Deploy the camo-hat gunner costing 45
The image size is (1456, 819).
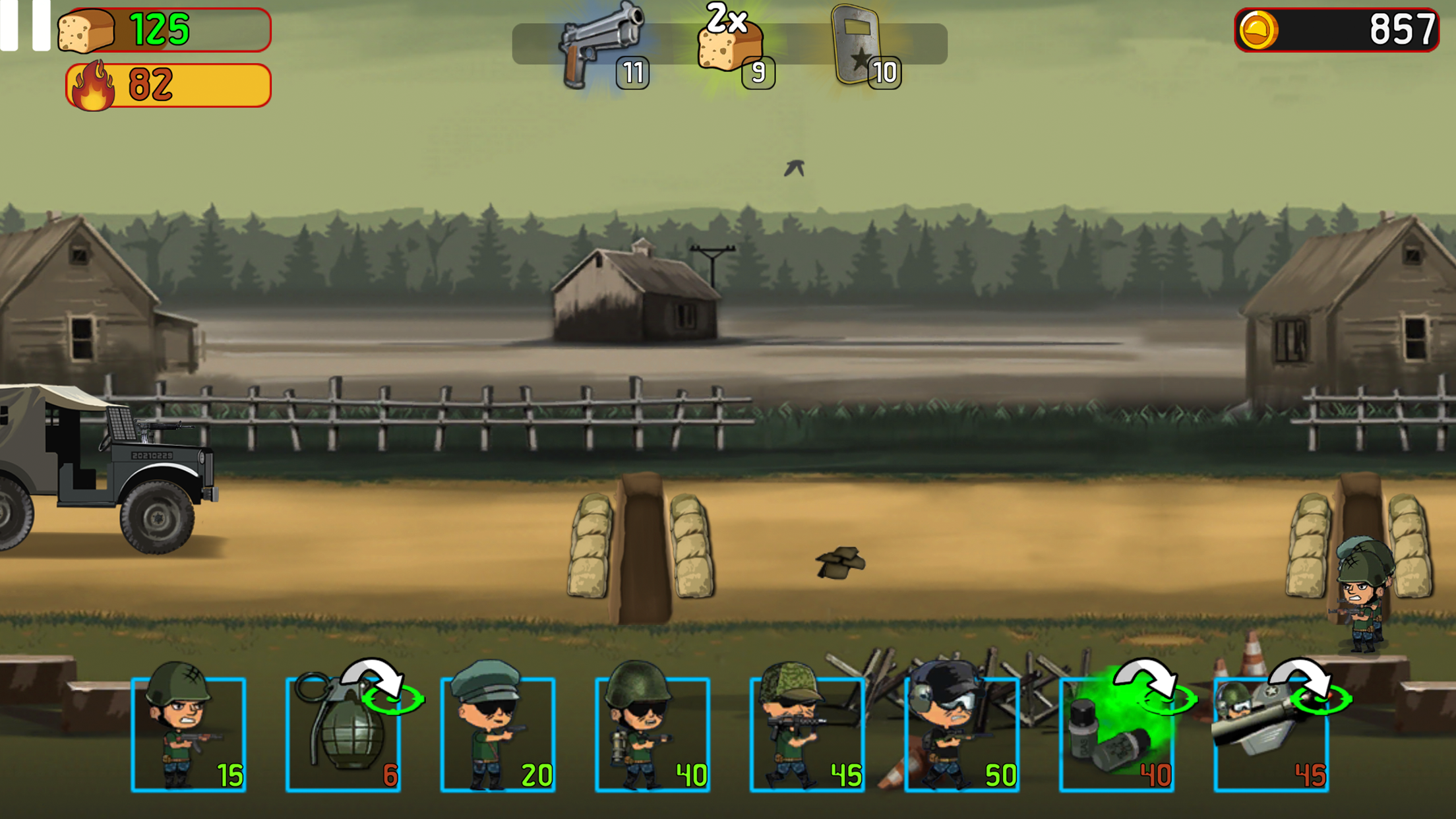tap(807, 733)
